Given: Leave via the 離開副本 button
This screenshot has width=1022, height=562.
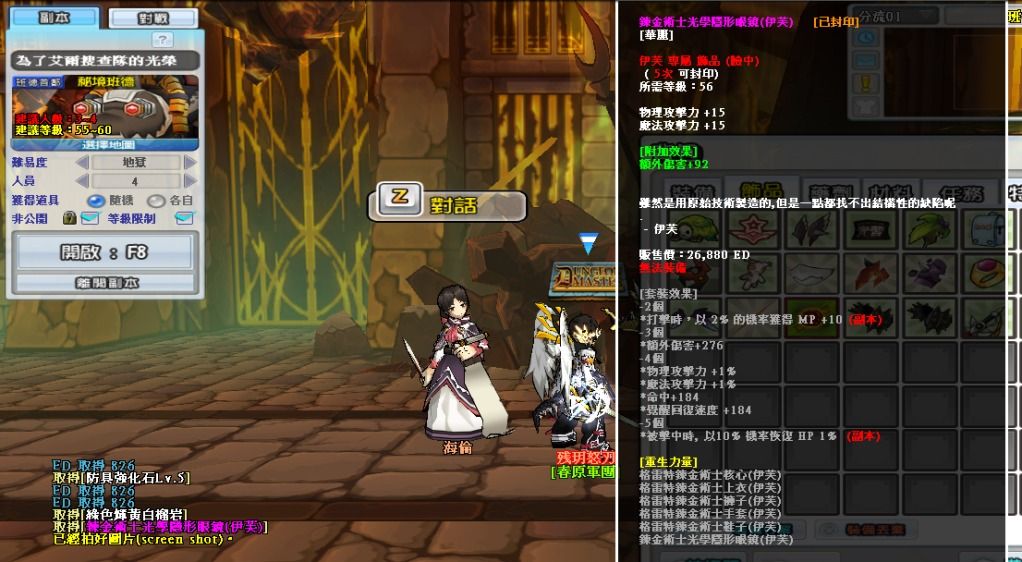Looking at the screenshot, I should point(105,283).
